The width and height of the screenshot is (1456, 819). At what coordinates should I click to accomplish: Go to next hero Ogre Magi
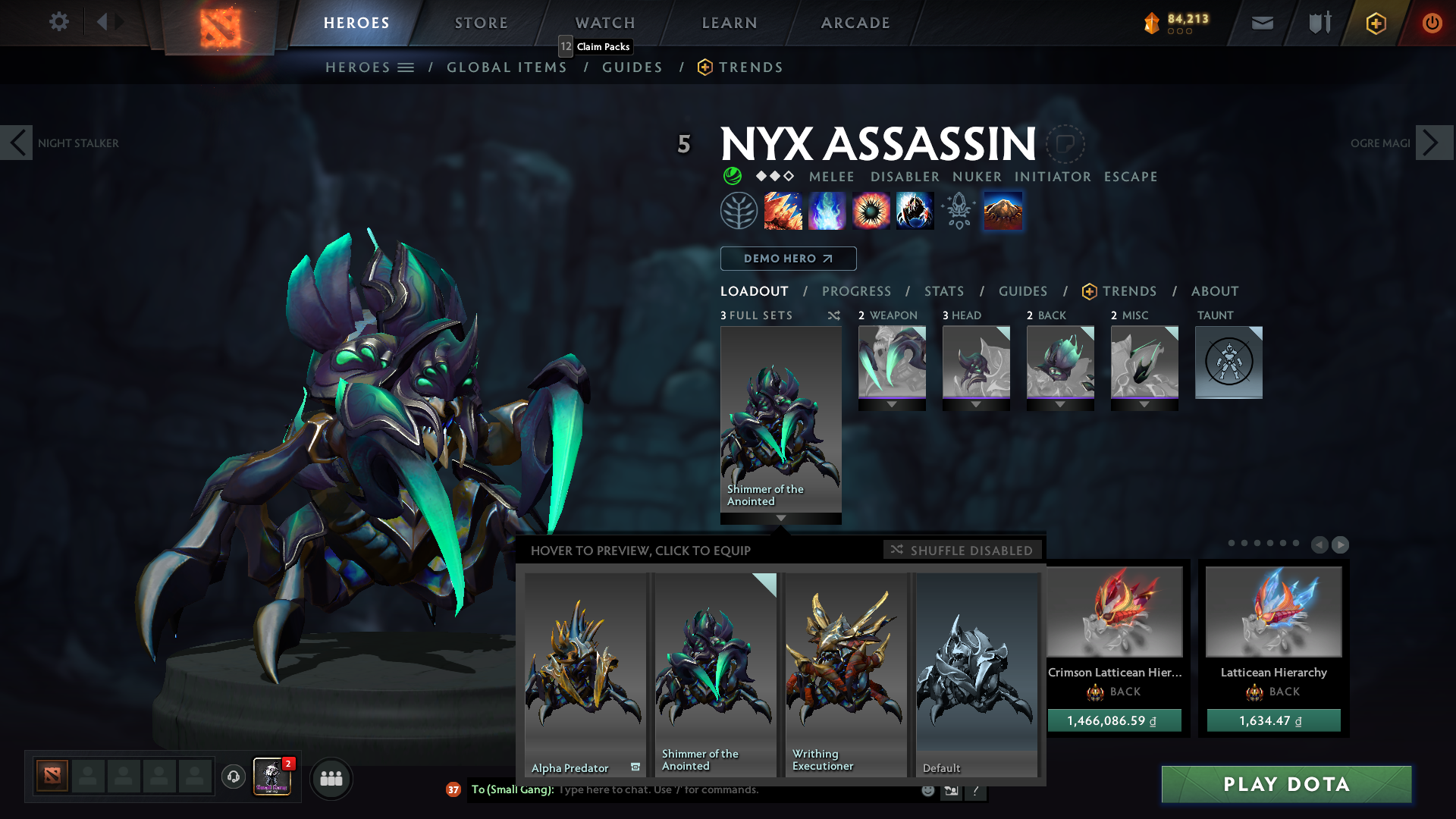tap(1433, 143)
